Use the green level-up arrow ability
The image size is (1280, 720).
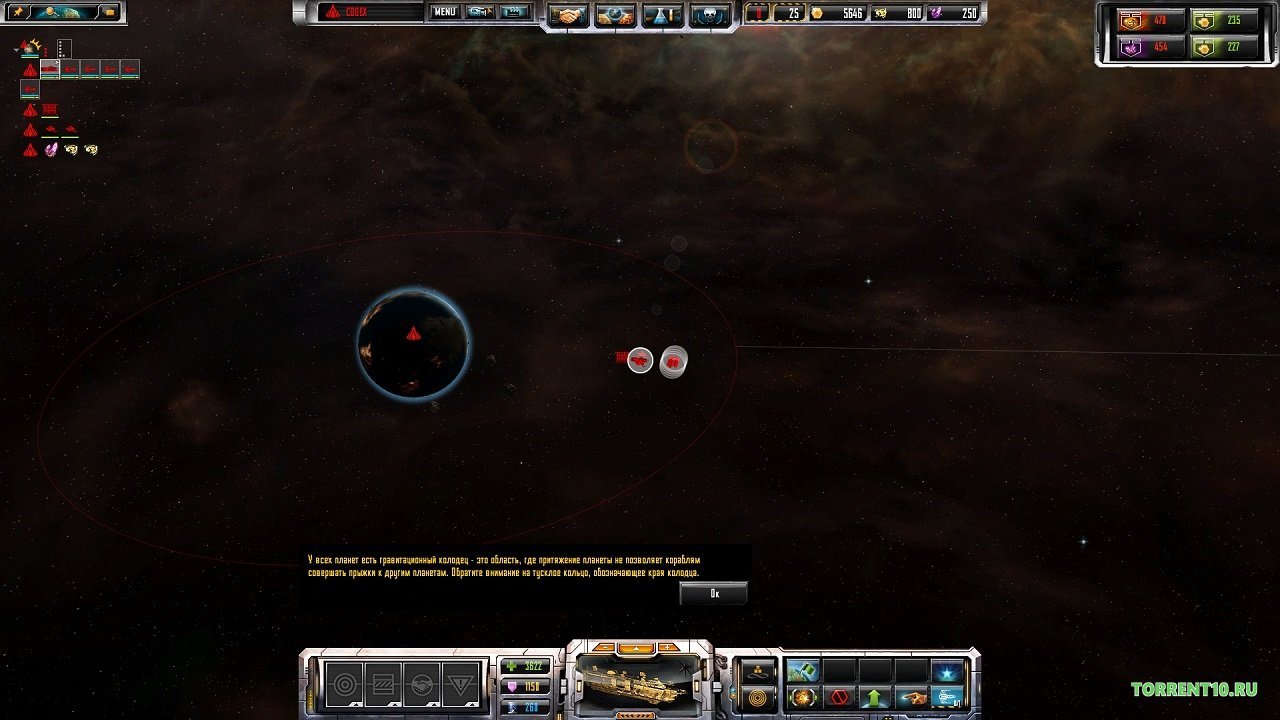coord(873,697)
